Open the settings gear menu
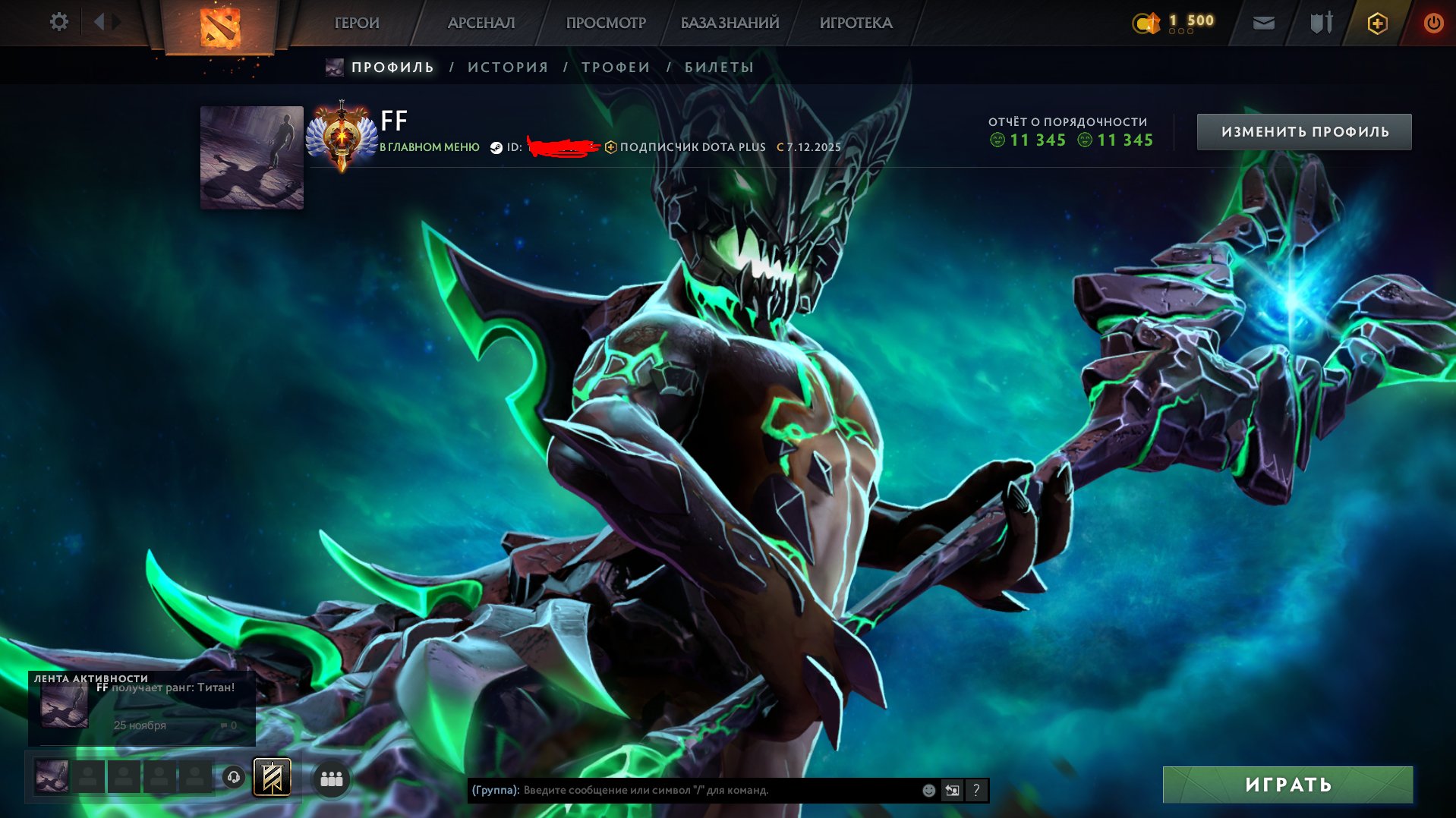Viewport: 1456px width, 818px height. (x=58, y=22)
